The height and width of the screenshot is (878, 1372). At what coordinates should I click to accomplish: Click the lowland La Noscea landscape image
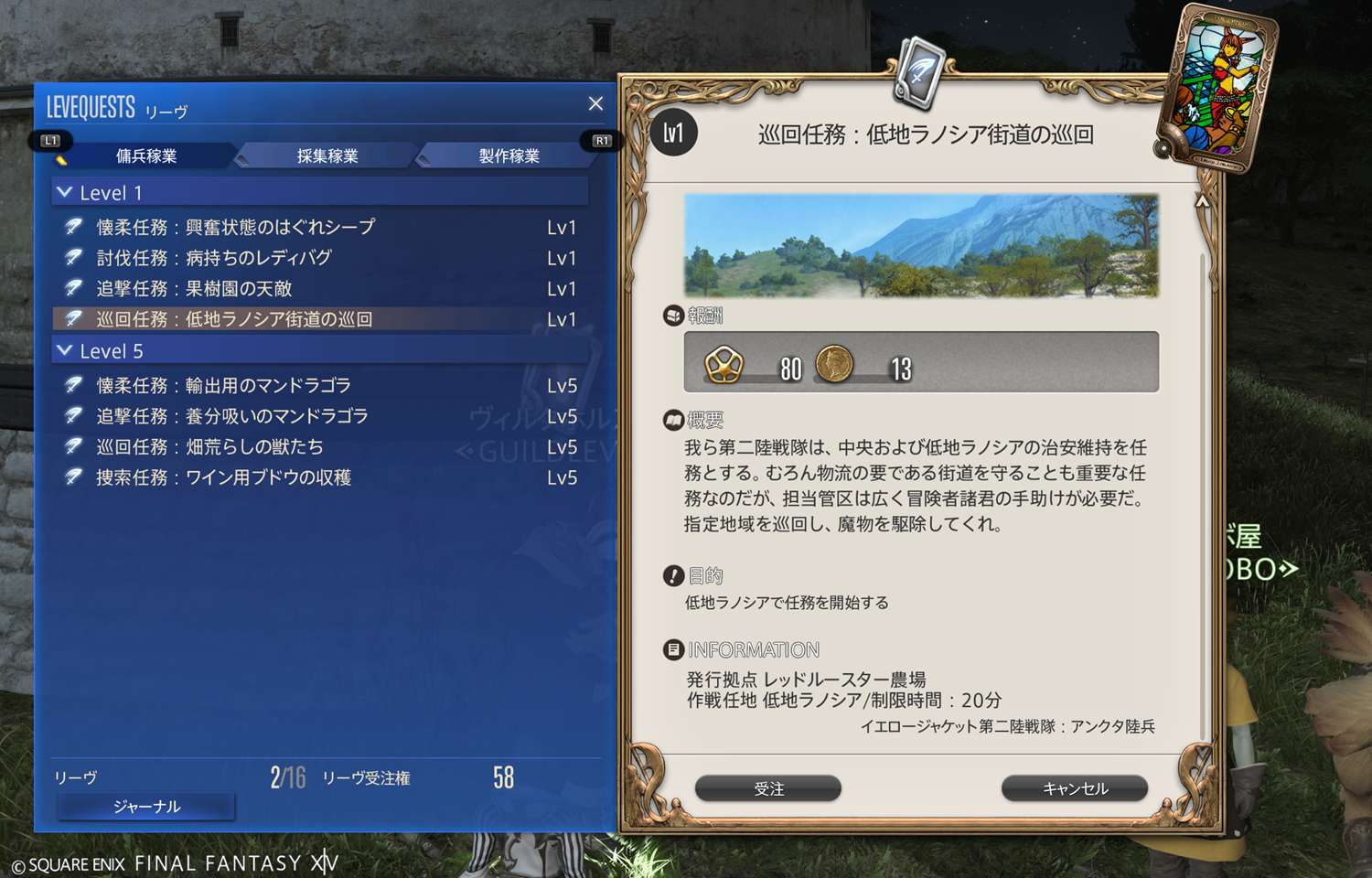coord(921,245)
